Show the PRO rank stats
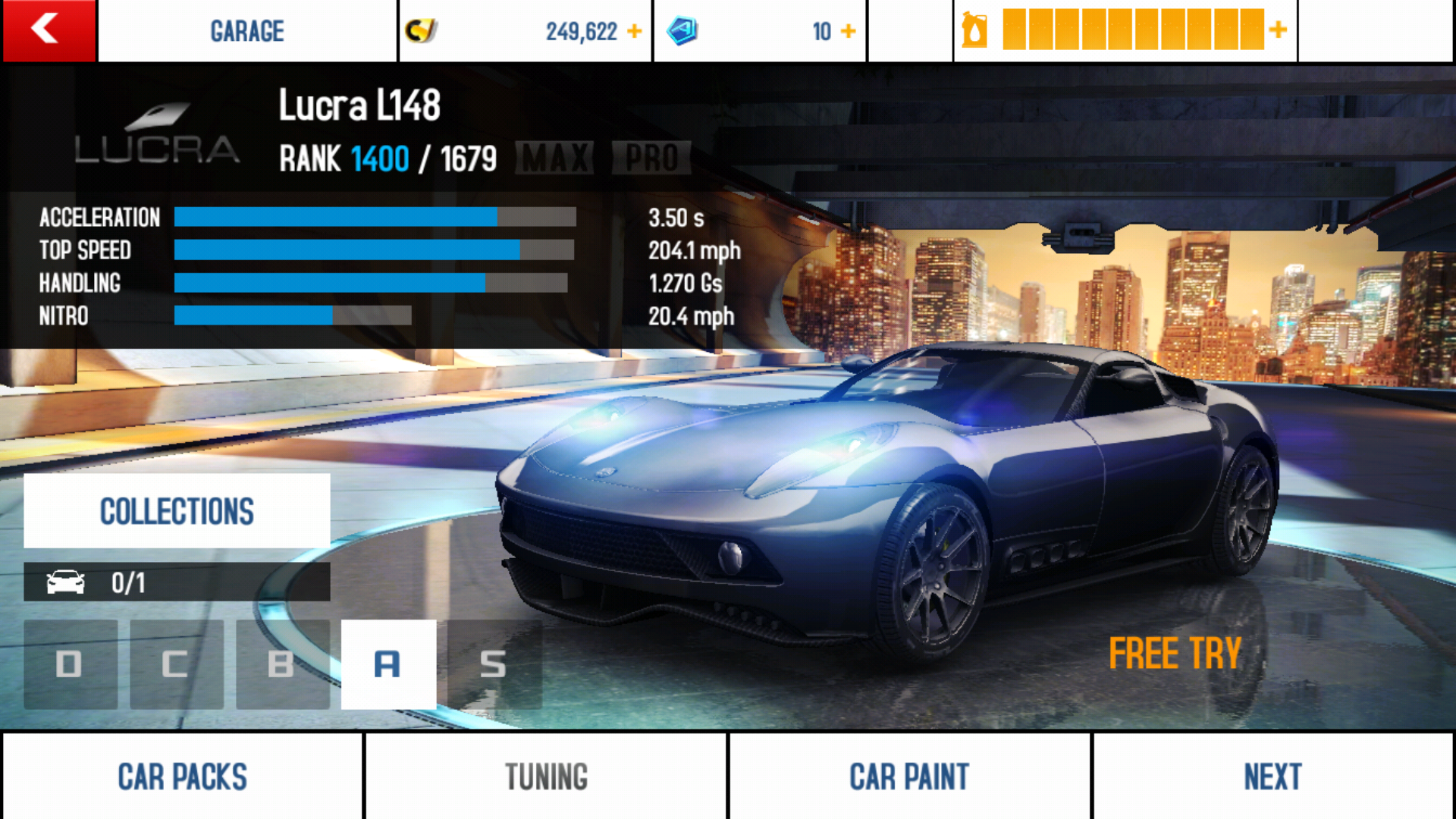 pyautogui.click(x=651, y=158)
